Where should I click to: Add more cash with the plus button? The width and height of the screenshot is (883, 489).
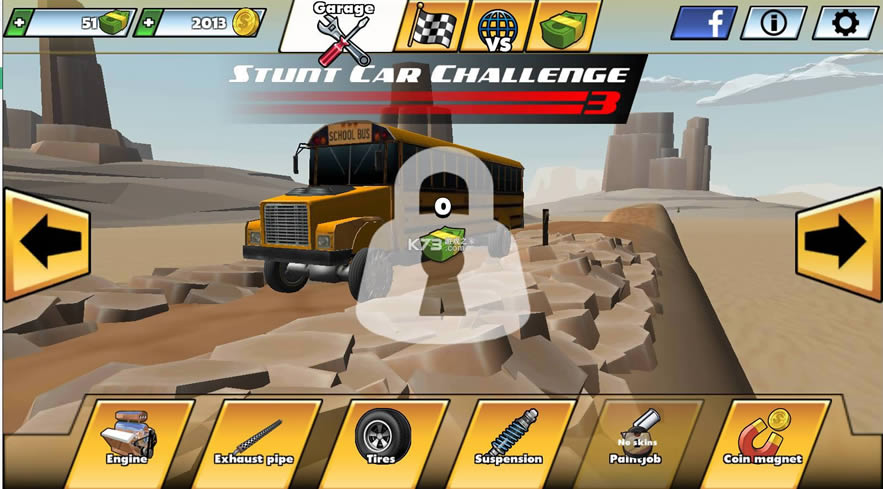click(17, 22)
